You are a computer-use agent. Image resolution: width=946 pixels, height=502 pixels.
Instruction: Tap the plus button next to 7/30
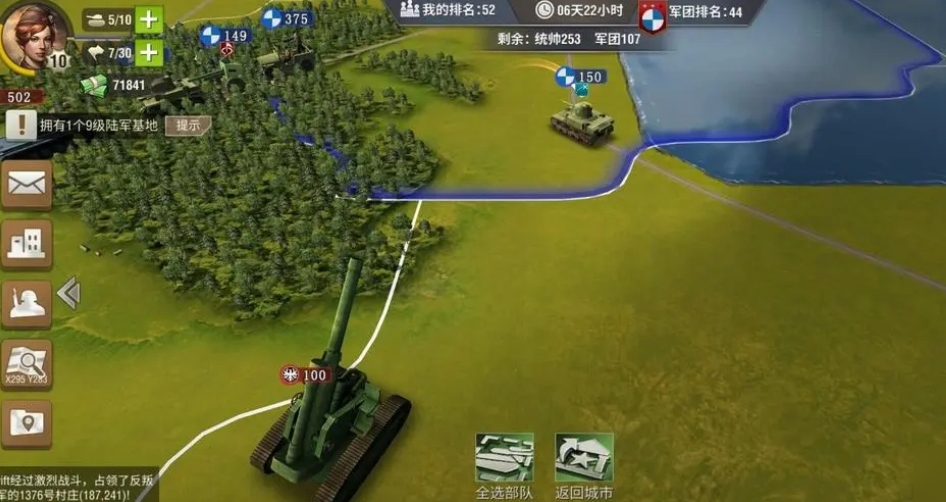coord(148,52)
